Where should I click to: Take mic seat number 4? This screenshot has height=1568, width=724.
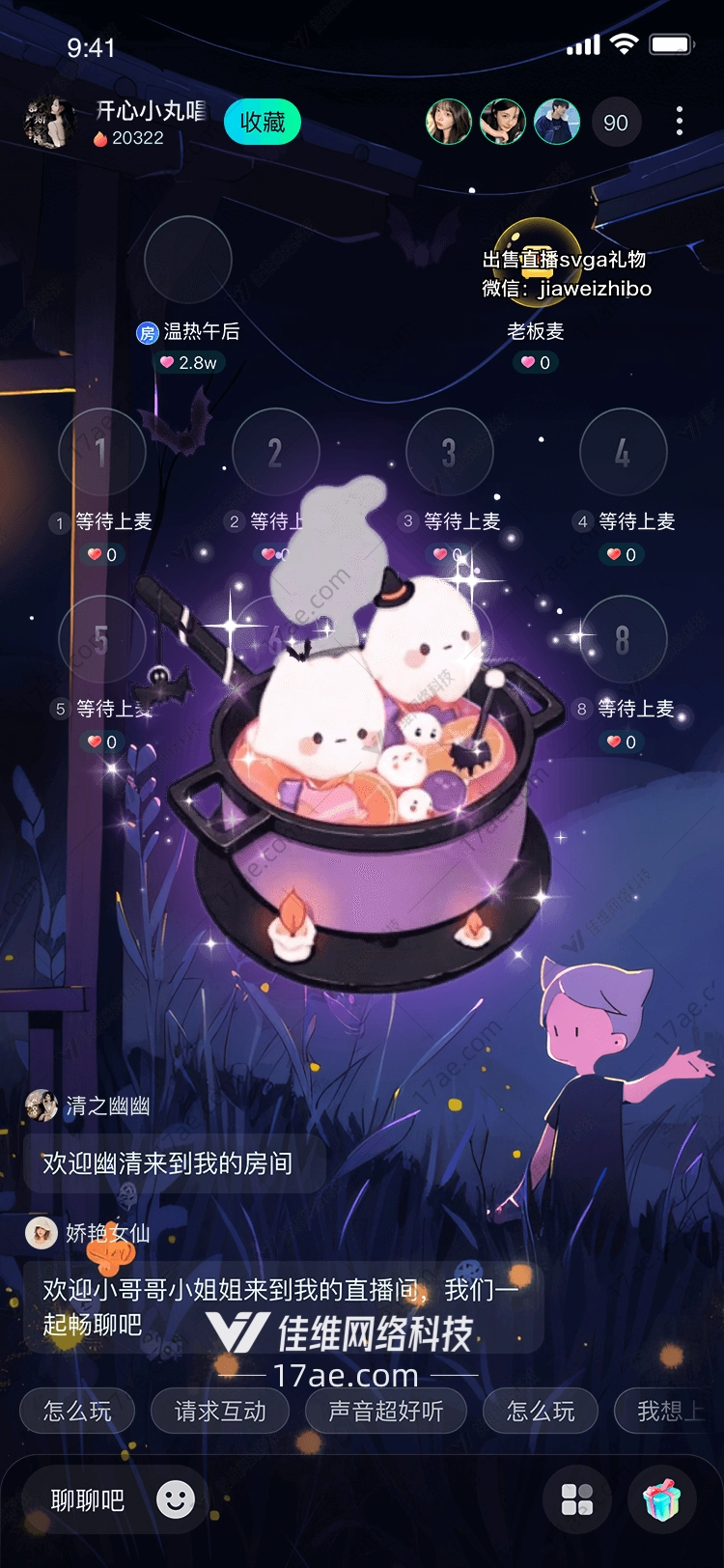click(x=623, y=452)
